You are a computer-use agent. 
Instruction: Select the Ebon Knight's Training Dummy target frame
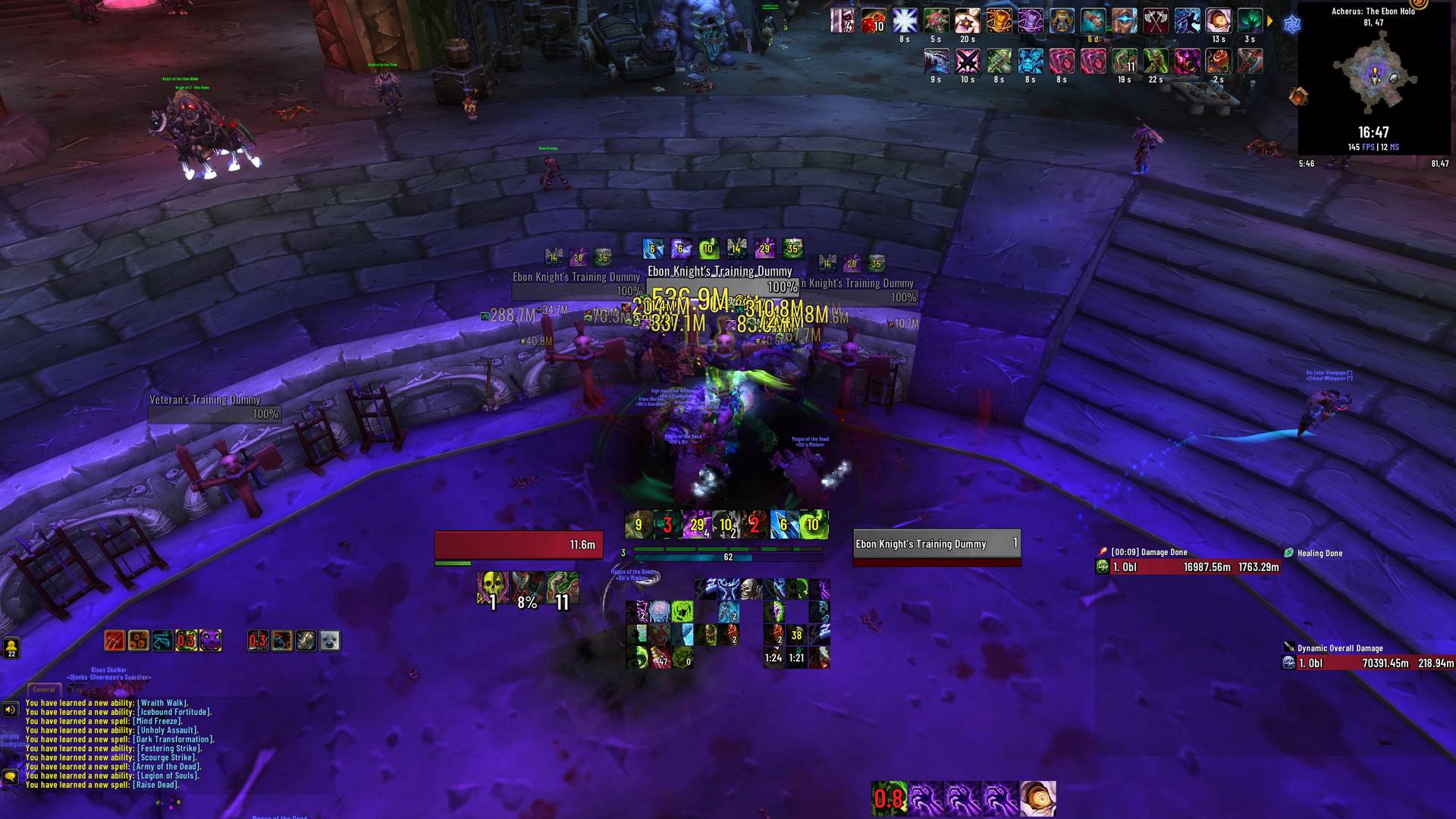pyautogui.click(x=937, y=544)
